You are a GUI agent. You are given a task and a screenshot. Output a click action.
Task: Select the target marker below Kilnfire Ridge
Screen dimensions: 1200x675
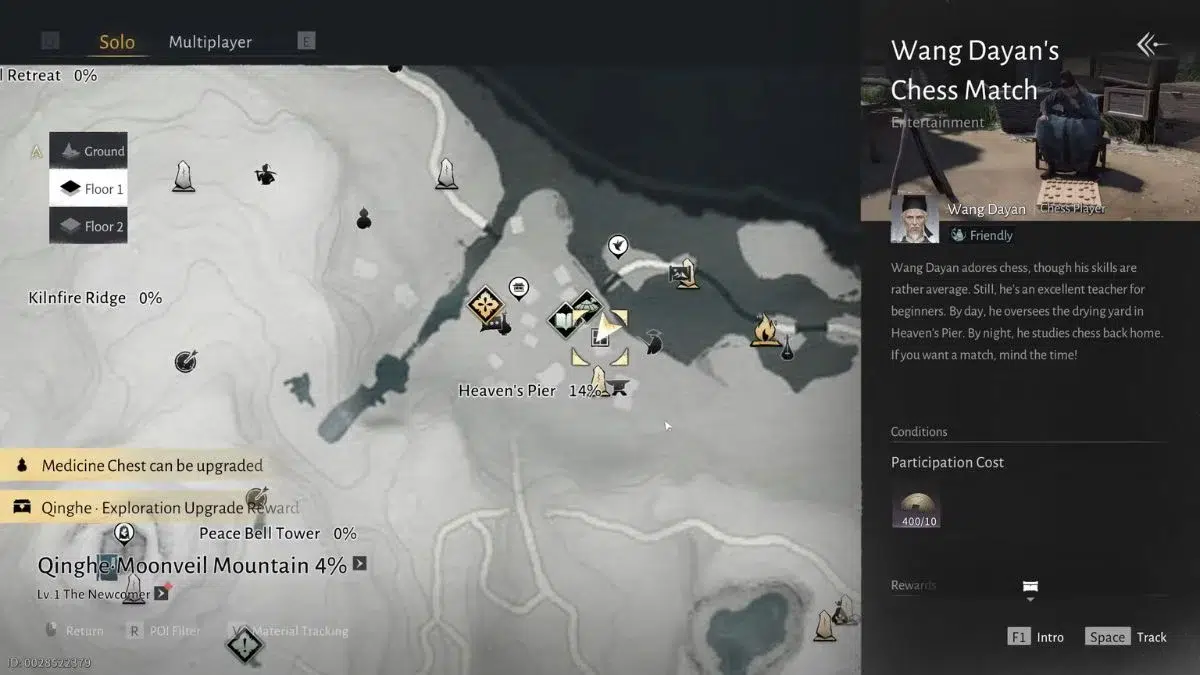click(184, 361)
